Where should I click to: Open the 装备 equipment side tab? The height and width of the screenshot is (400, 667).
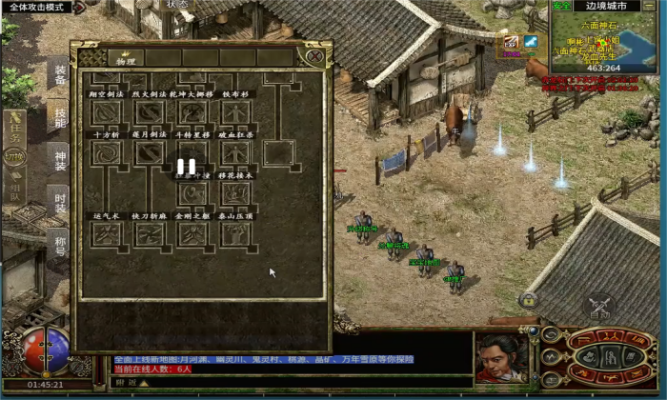pyautogui.click(x=59, y=74)
